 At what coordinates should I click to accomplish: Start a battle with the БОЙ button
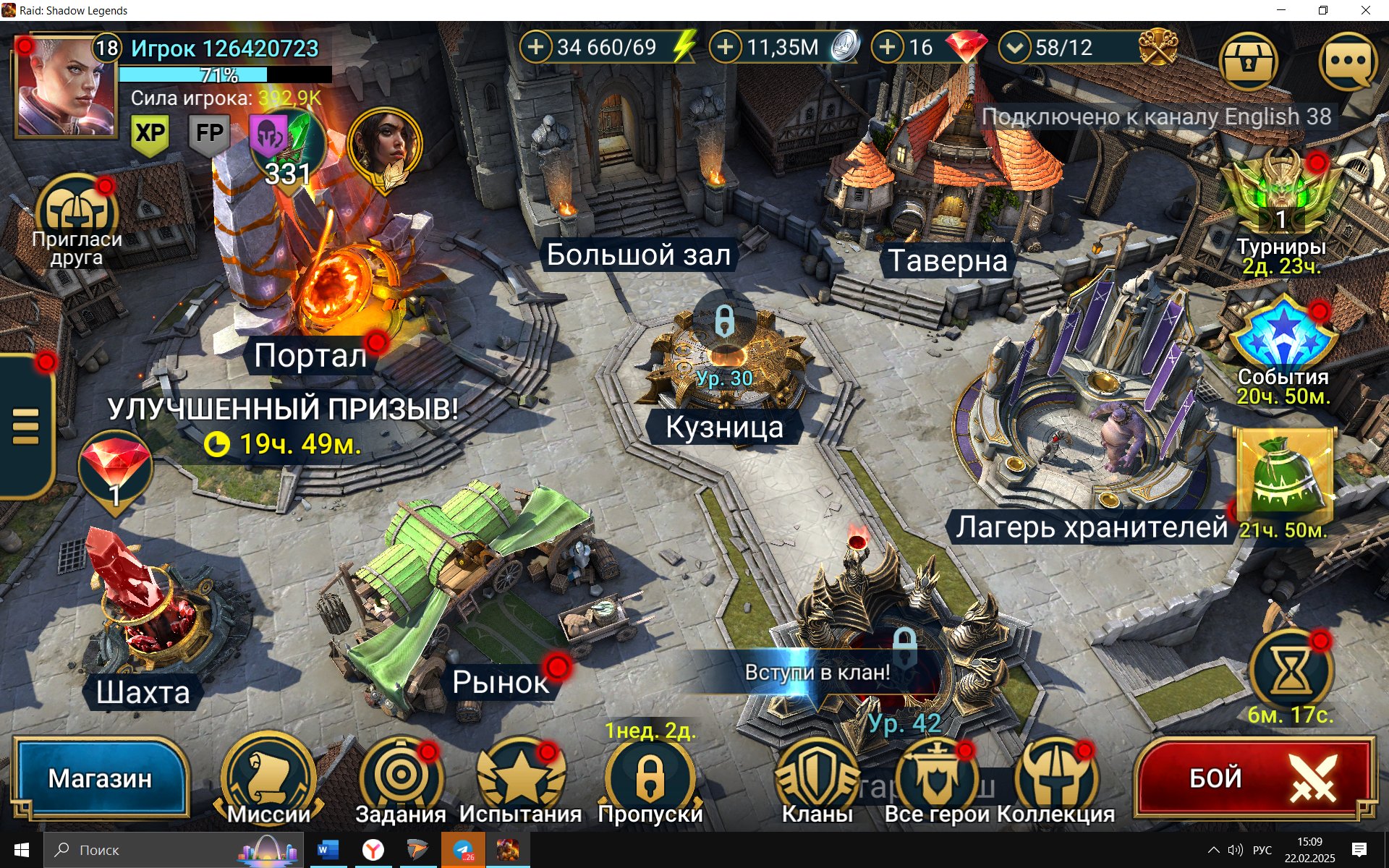(1255, 778)
